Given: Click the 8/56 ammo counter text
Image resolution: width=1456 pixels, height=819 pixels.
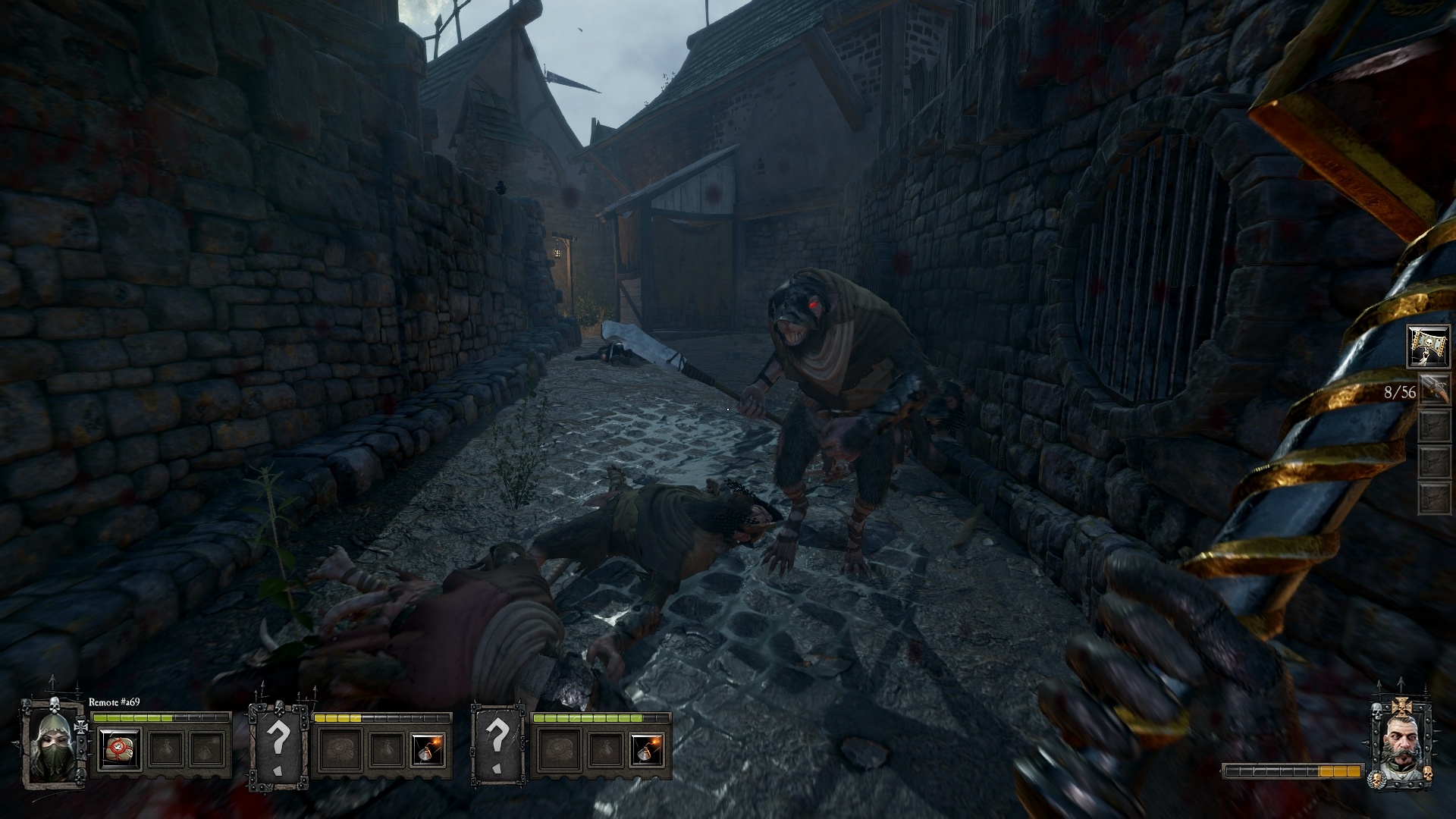Looking at the screenshot, I should 1401,391.
